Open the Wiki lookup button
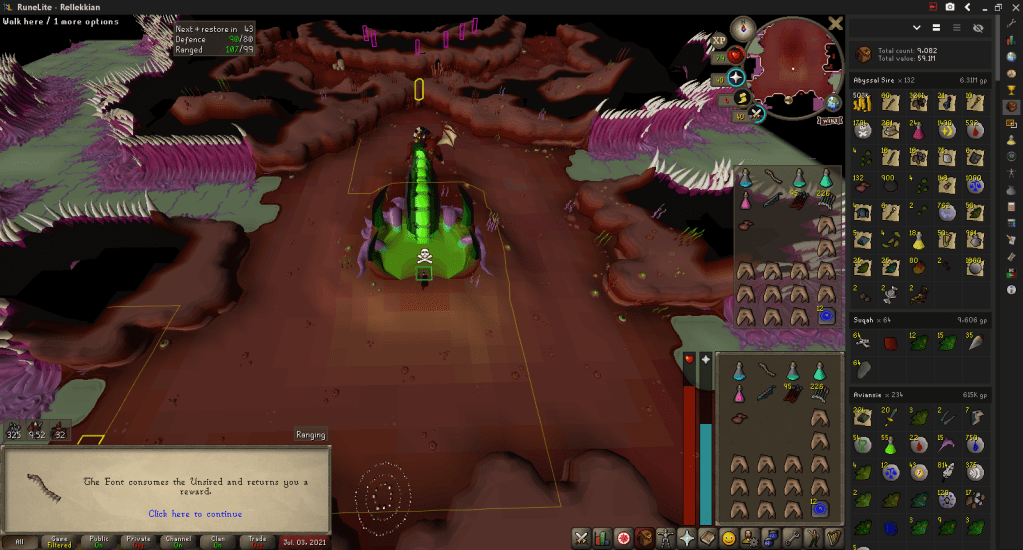1023x550 pixels. (x=829, y=120)
